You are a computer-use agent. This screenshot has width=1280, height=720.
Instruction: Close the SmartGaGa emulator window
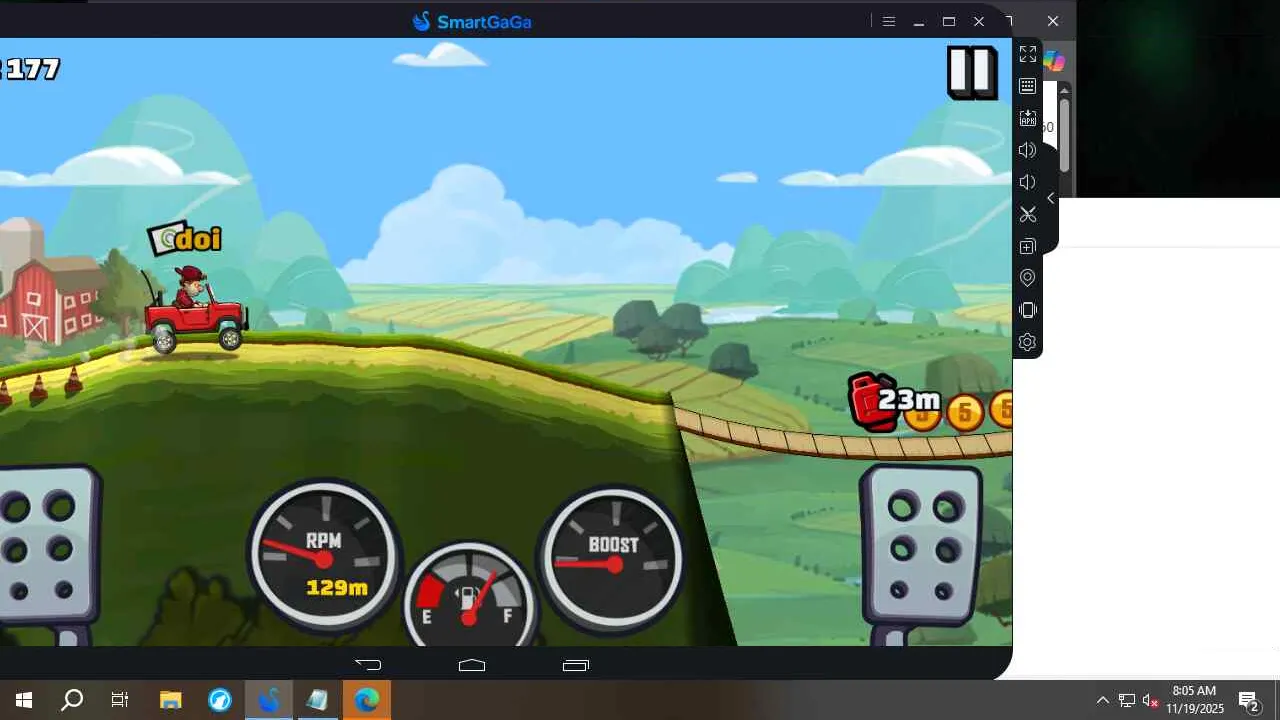point(979,21)
